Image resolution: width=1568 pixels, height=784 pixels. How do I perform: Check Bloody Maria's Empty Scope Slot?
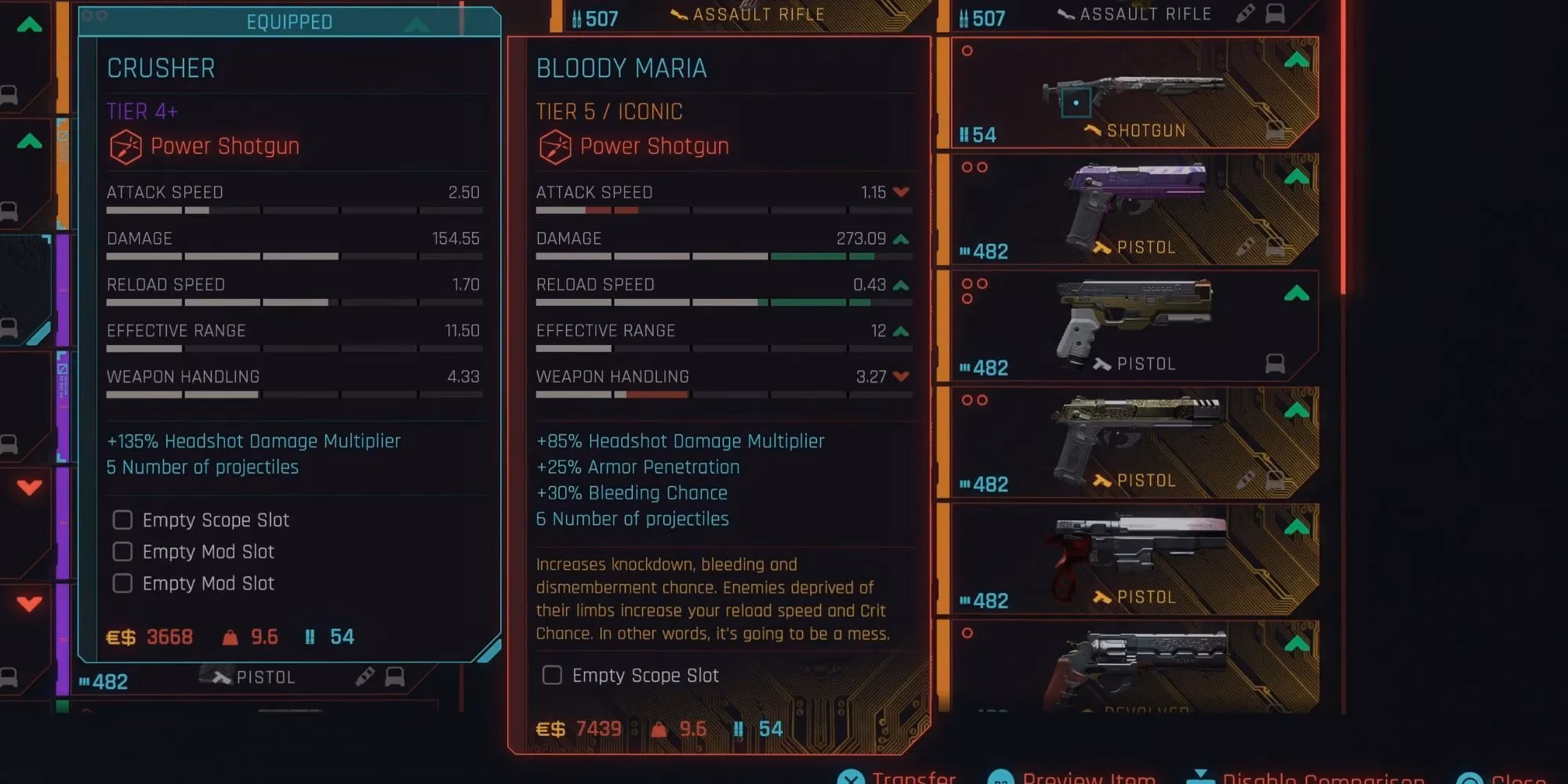tap(551, 675)
